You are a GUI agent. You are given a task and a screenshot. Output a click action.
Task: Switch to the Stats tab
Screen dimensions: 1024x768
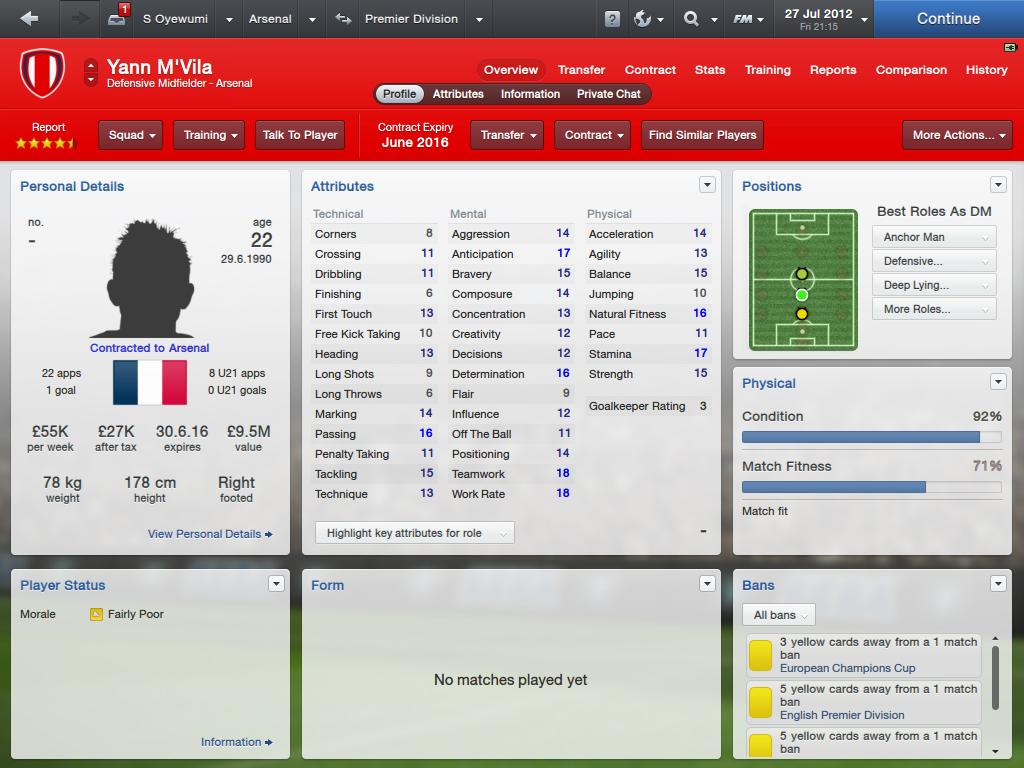coord(710,70)
